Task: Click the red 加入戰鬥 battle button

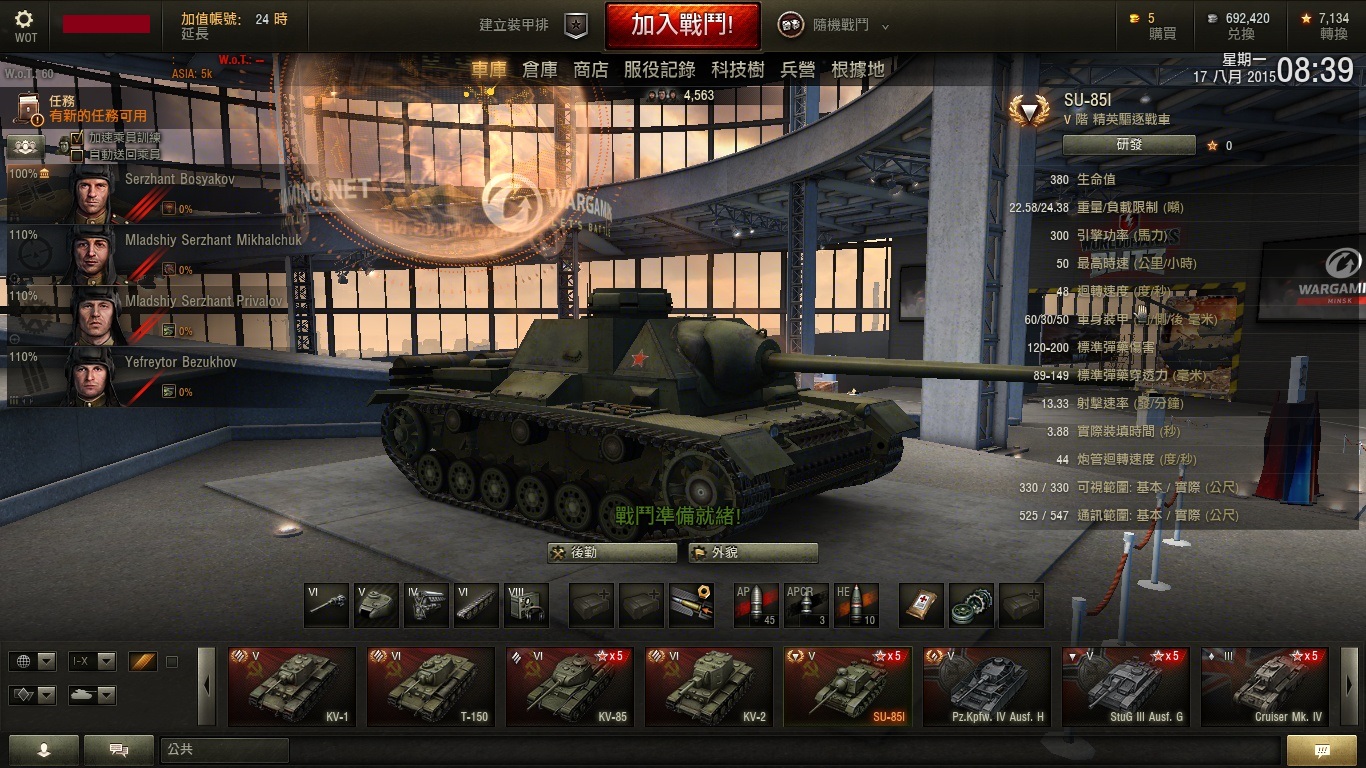Action: [x=682, y=25]
